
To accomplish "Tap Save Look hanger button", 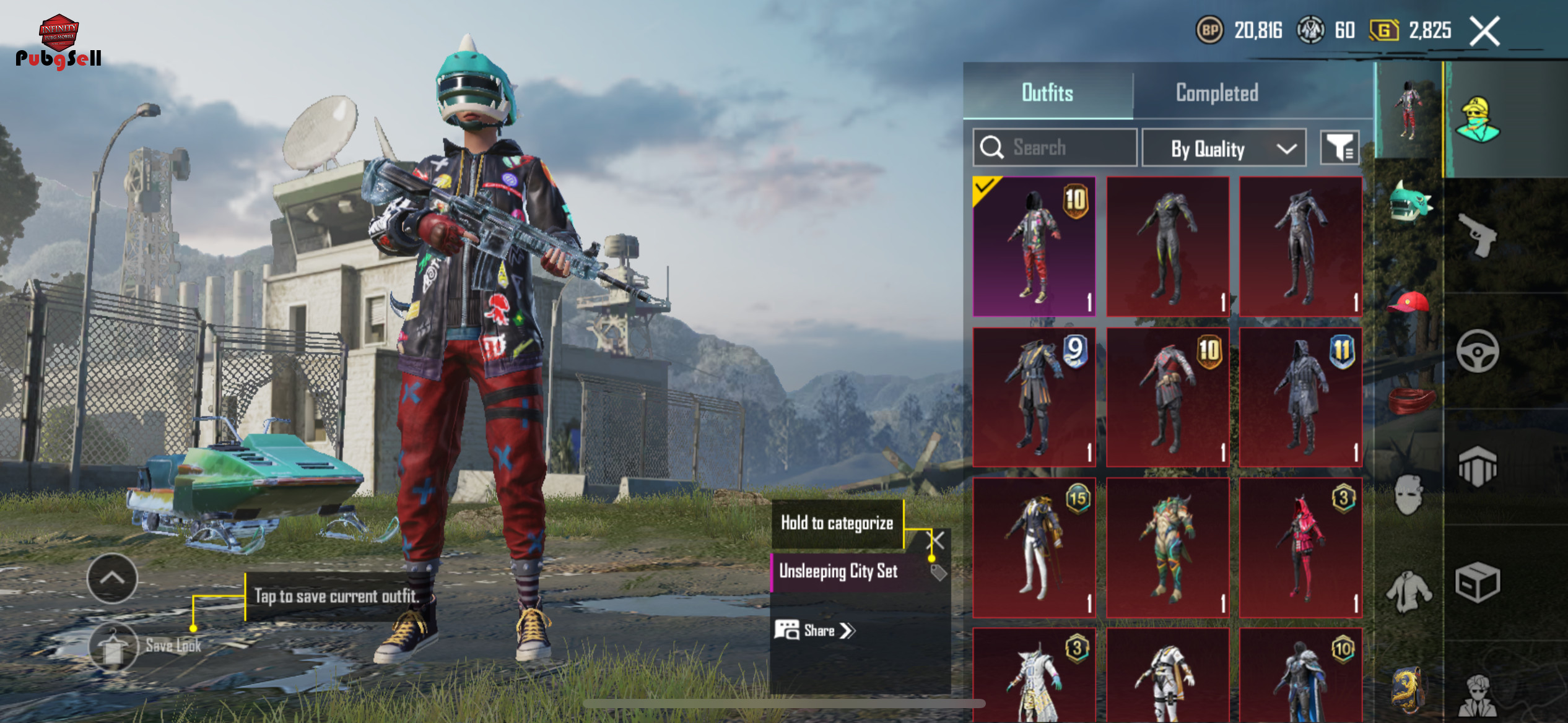I will (x=114, y=646).
